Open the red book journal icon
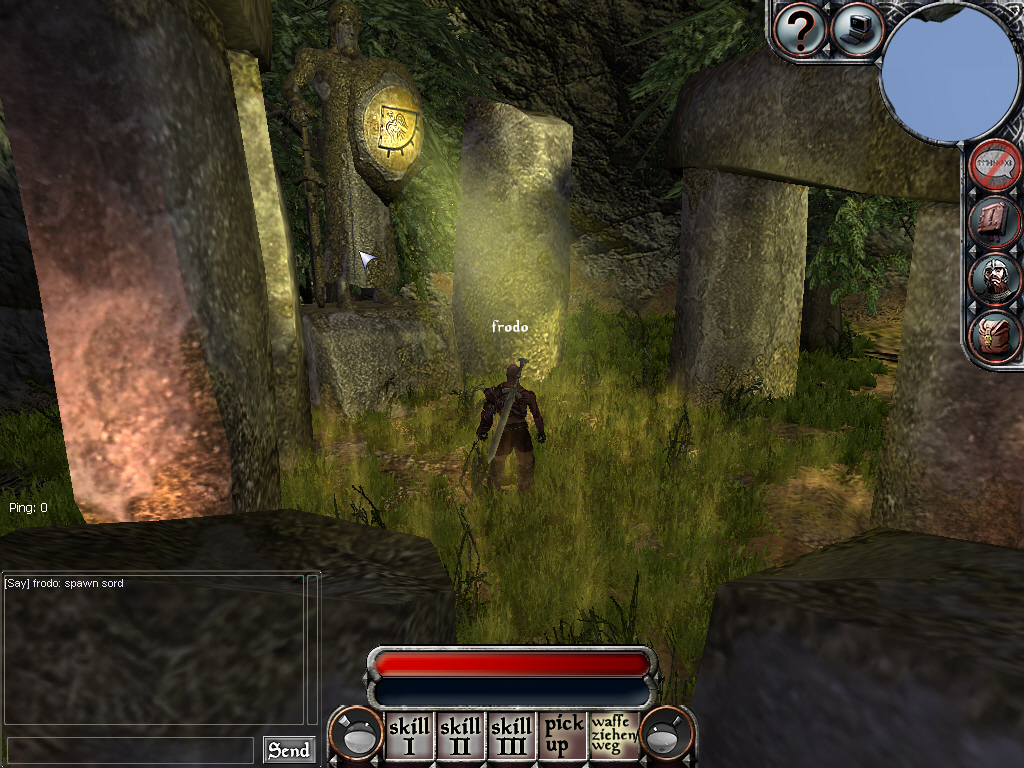1024x768 pixels. (x=995, y=222)
